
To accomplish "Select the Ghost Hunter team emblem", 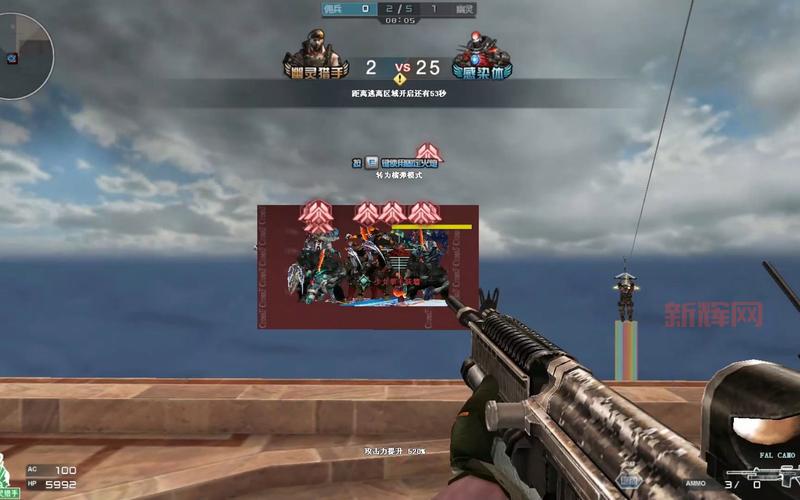I will click(313, 58).
